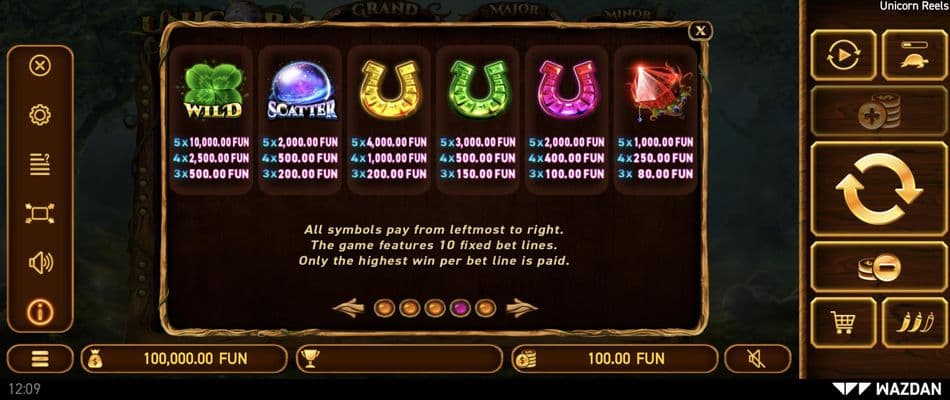Screen dimensions: 950x400
Task: Go to the previous paytable page arrow
Action: point(349,307)
